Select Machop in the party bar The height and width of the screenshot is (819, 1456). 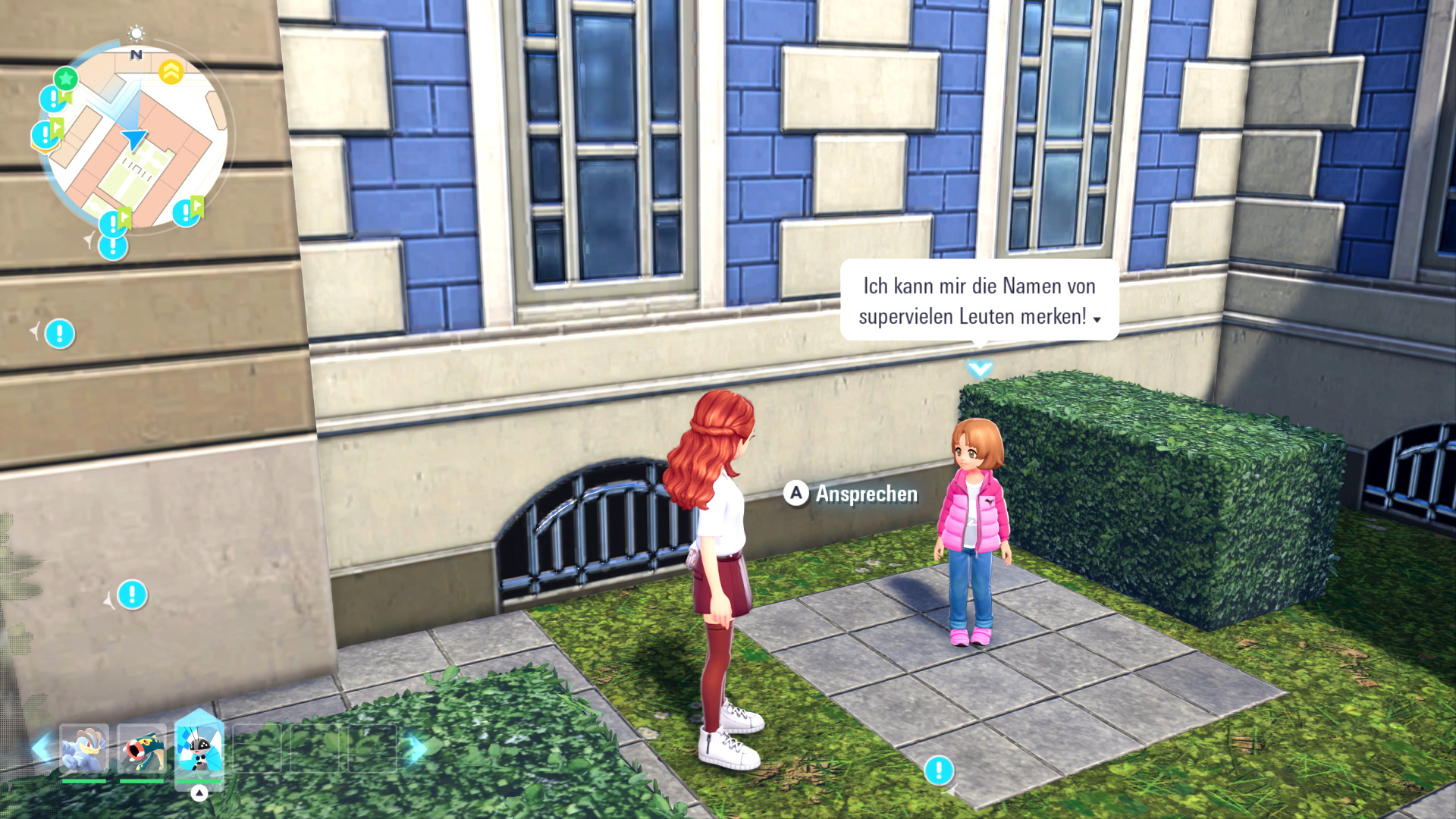pos(83,749)
